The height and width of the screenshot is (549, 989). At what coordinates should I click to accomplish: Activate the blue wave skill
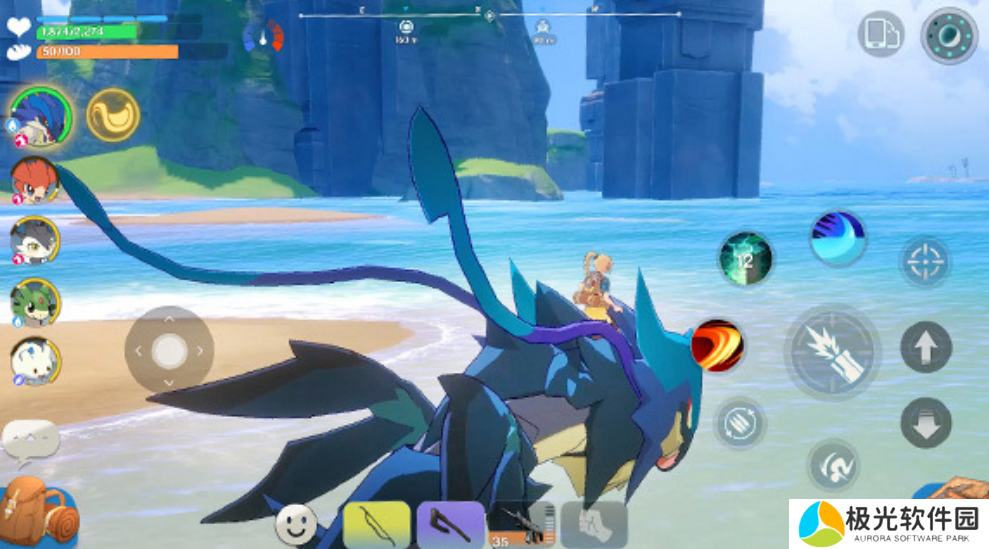tap(837, 238)
